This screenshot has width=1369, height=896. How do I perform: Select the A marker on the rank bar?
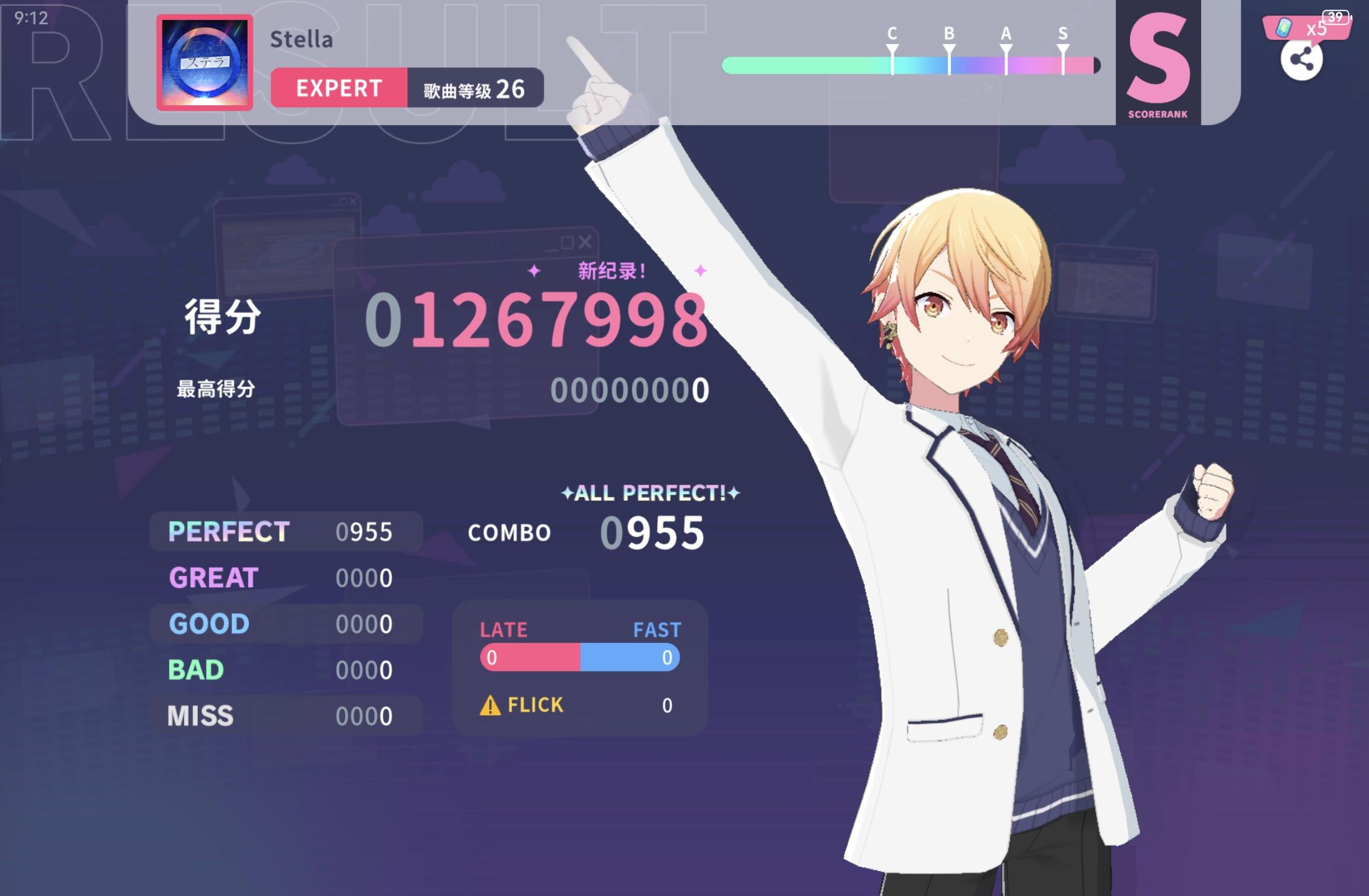(1006, 45)
